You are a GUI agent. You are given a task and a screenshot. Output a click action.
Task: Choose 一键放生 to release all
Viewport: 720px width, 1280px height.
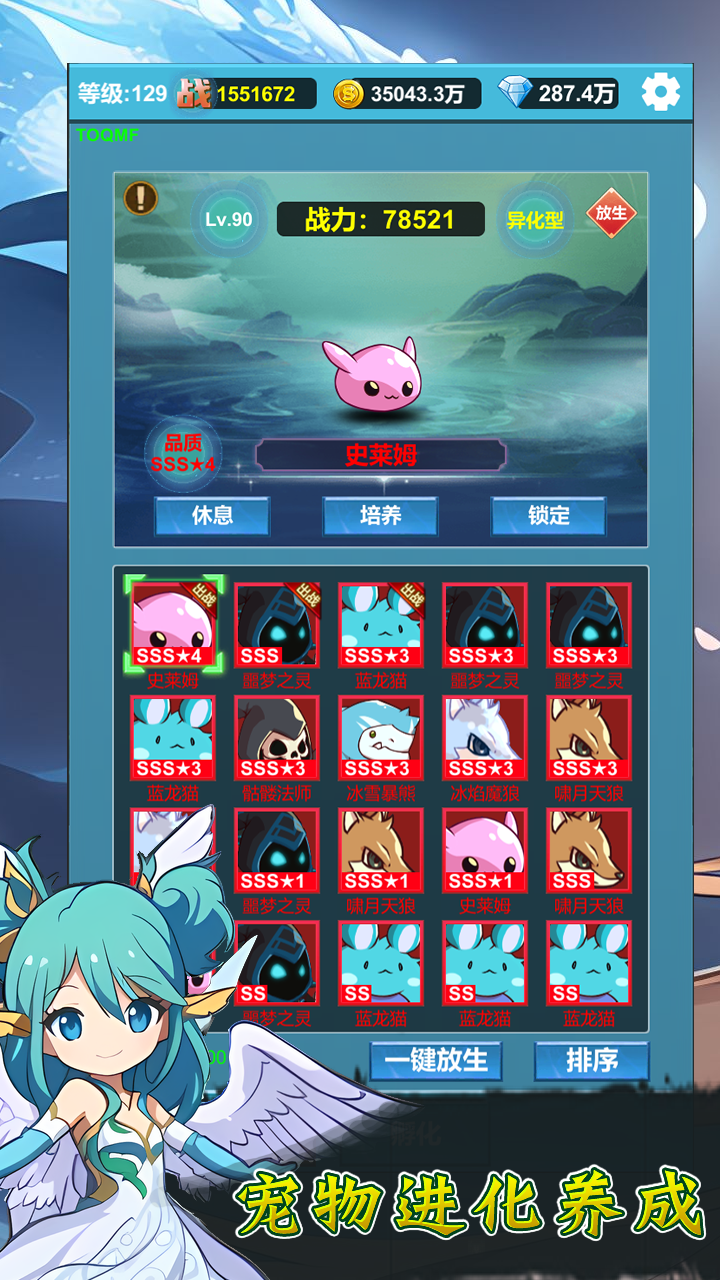436,1060
